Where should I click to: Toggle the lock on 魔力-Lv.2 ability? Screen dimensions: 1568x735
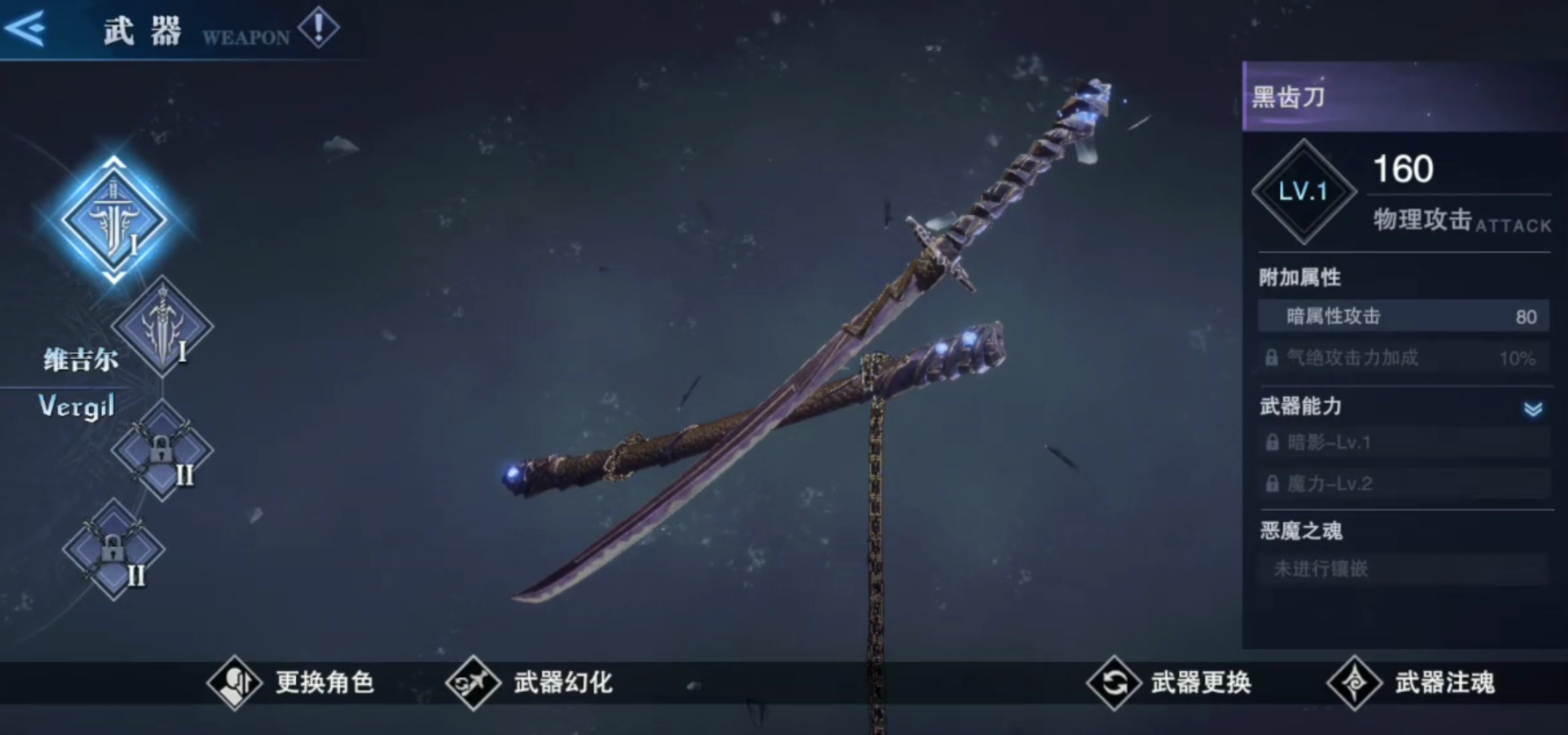[1271, 484]
